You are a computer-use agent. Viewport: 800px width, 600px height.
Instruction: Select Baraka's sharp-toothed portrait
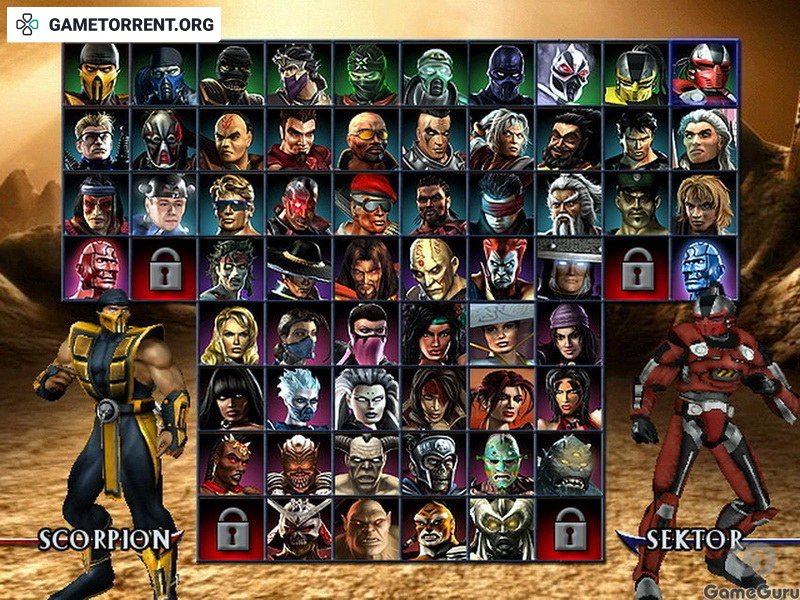click(299, 463)
